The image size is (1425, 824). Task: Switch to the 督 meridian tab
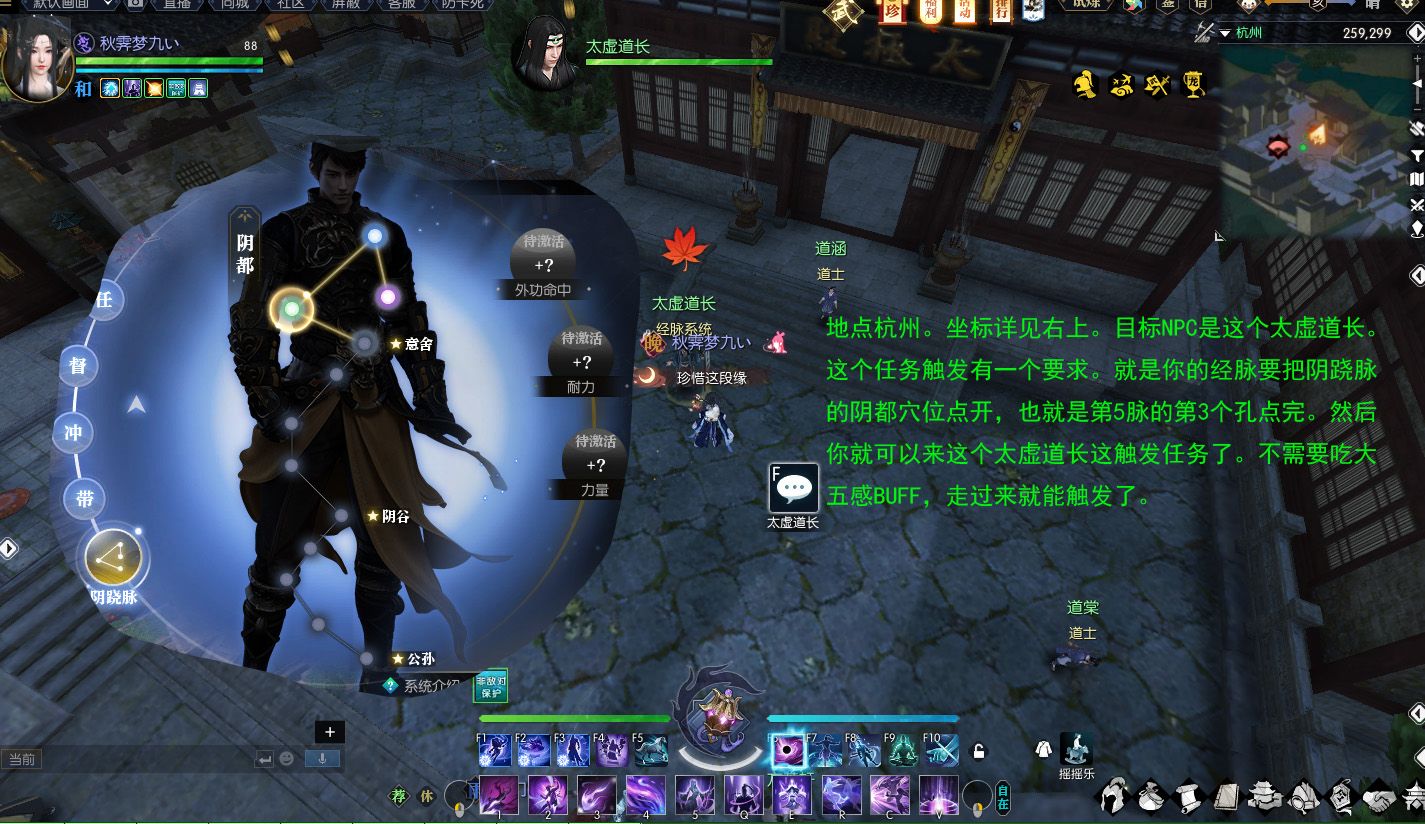click(x=78, y=366)
